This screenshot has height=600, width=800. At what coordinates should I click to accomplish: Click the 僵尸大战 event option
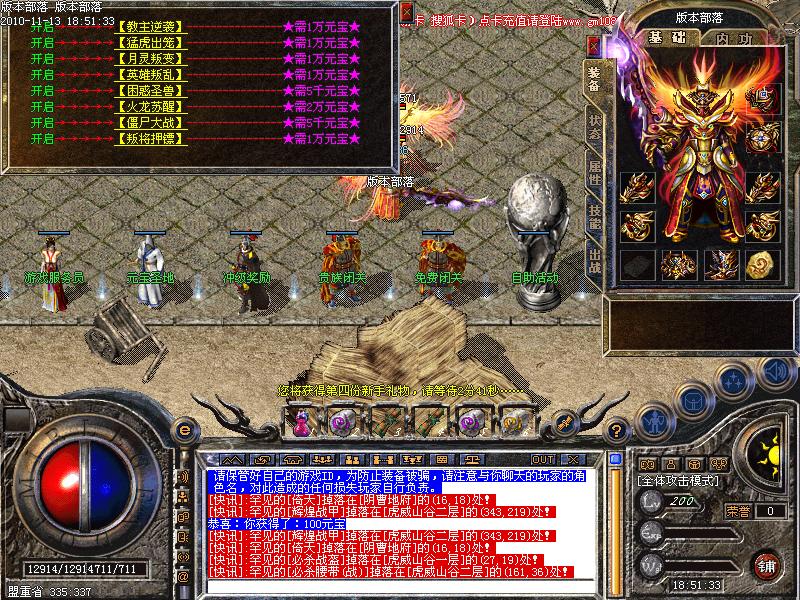152,122
